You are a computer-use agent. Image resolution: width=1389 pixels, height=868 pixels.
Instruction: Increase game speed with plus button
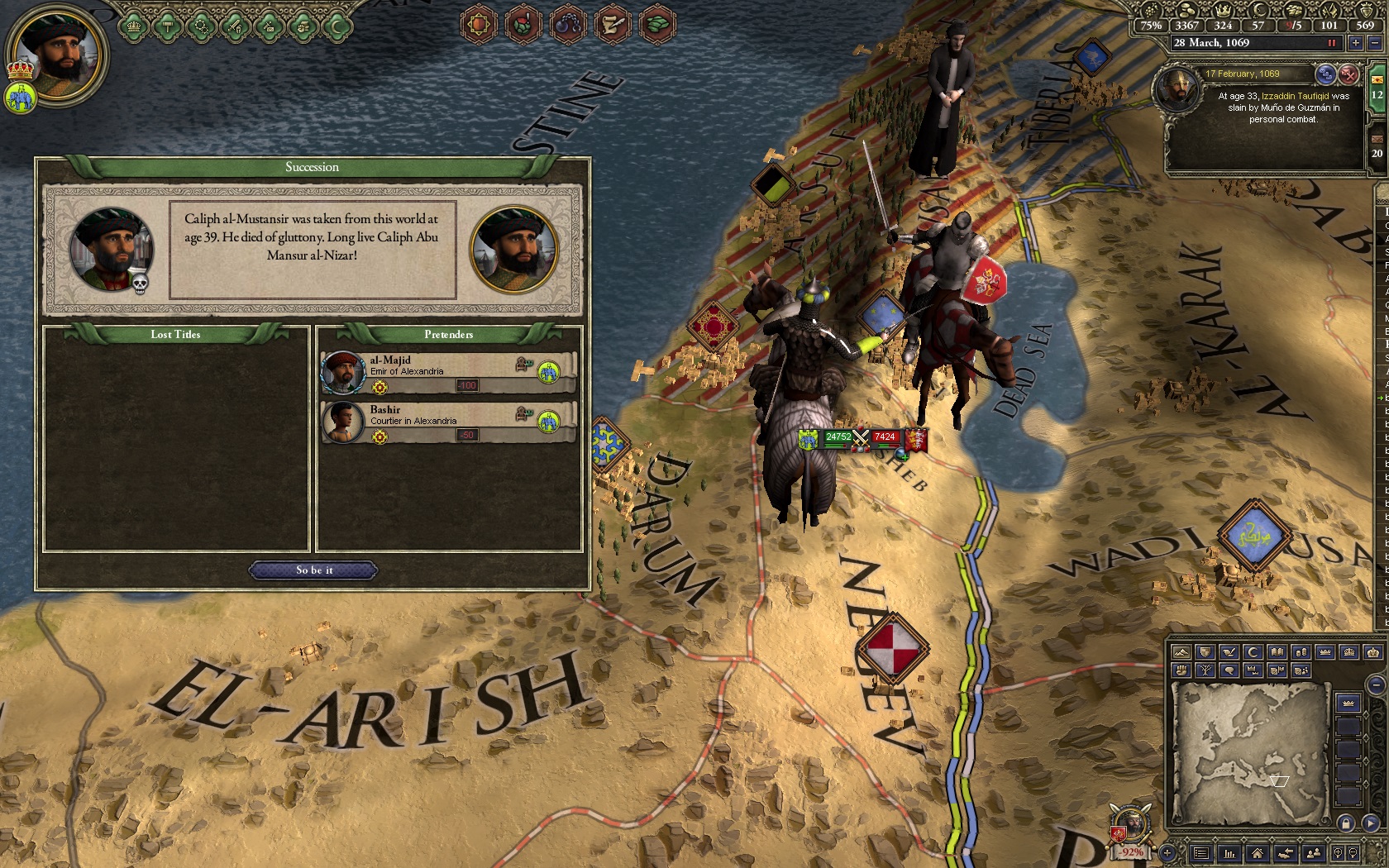tap(1356, 43)
